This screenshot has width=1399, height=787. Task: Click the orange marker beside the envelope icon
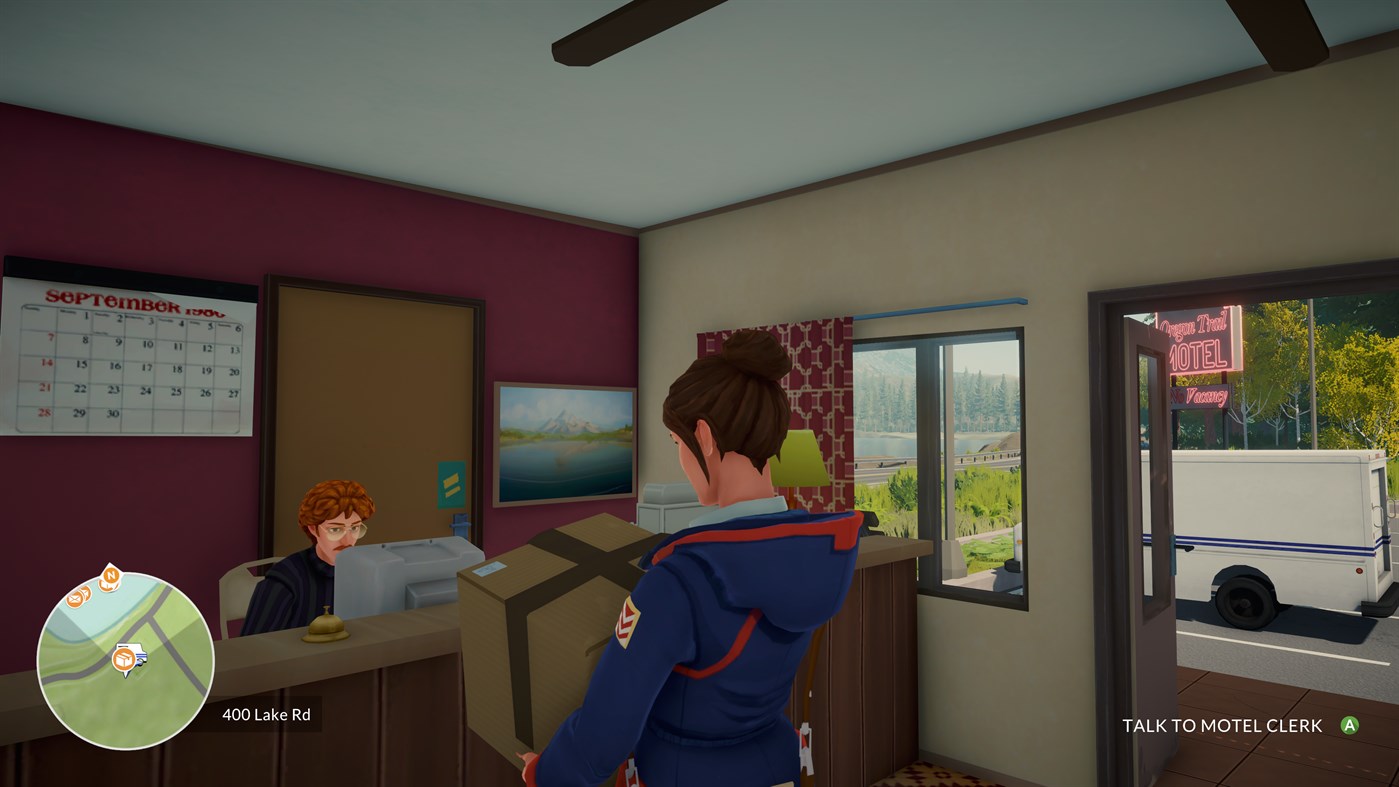point(87,592)
